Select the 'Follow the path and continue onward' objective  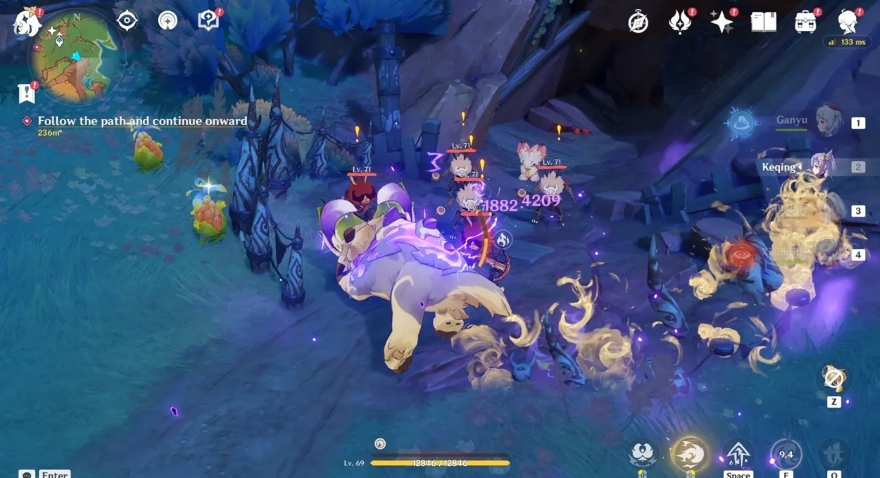(x=142, y=121)
